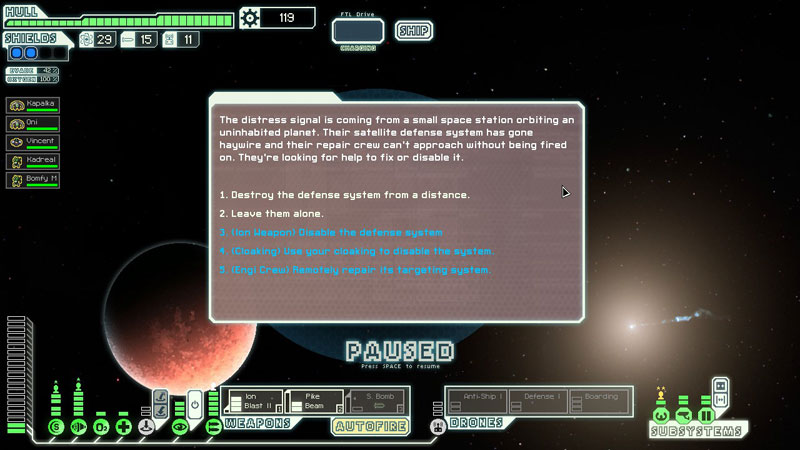Screen dimensions: 800x450
Task: Select crew member Kadreal
Action: click(x=32, y=162)
